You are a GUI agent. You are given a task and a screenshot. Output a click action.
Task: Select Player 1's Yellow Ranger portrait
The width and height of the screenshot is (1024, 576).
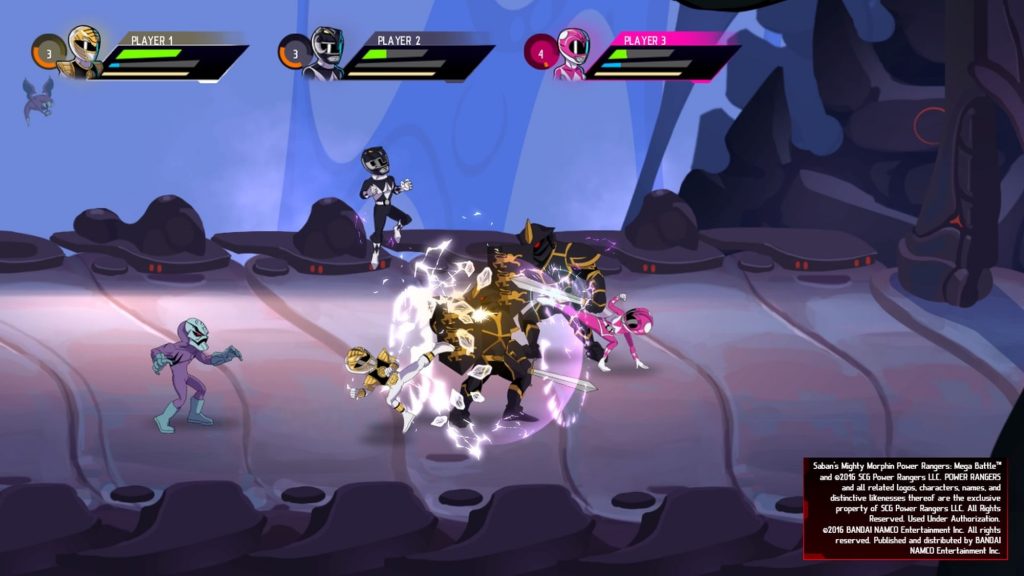tap(82, 51)
